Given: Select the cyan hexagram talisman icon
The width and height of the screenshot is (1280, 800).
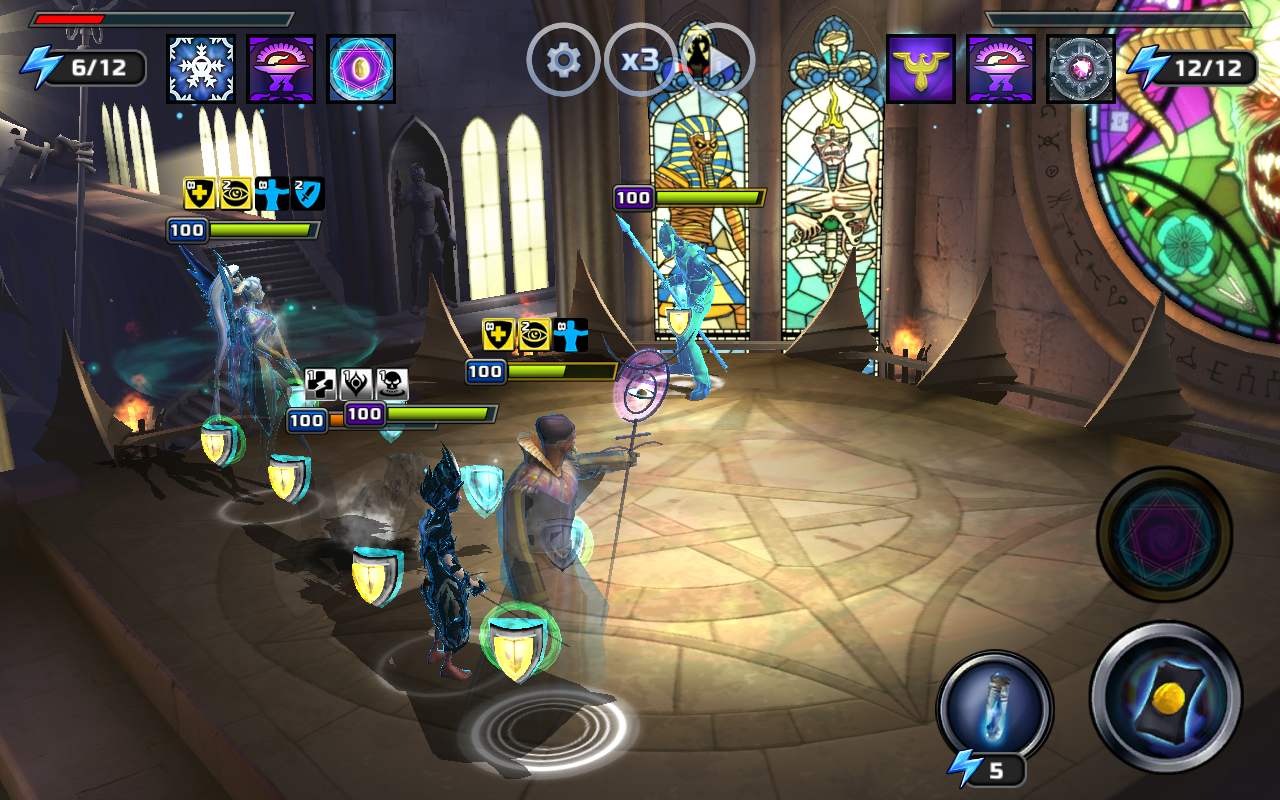Looking at the screenshot, I should pos(361,69).
